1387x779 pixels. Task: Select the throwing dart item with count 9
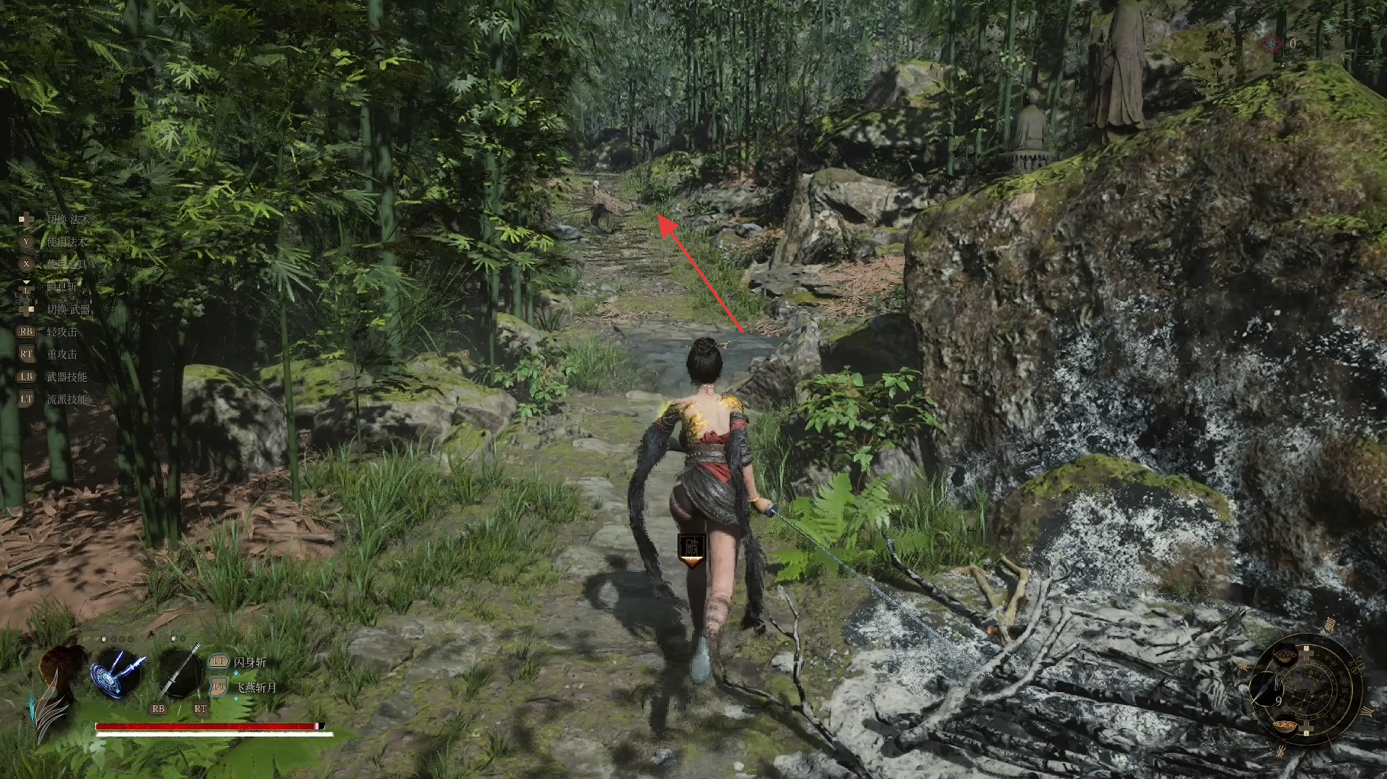1266,689
